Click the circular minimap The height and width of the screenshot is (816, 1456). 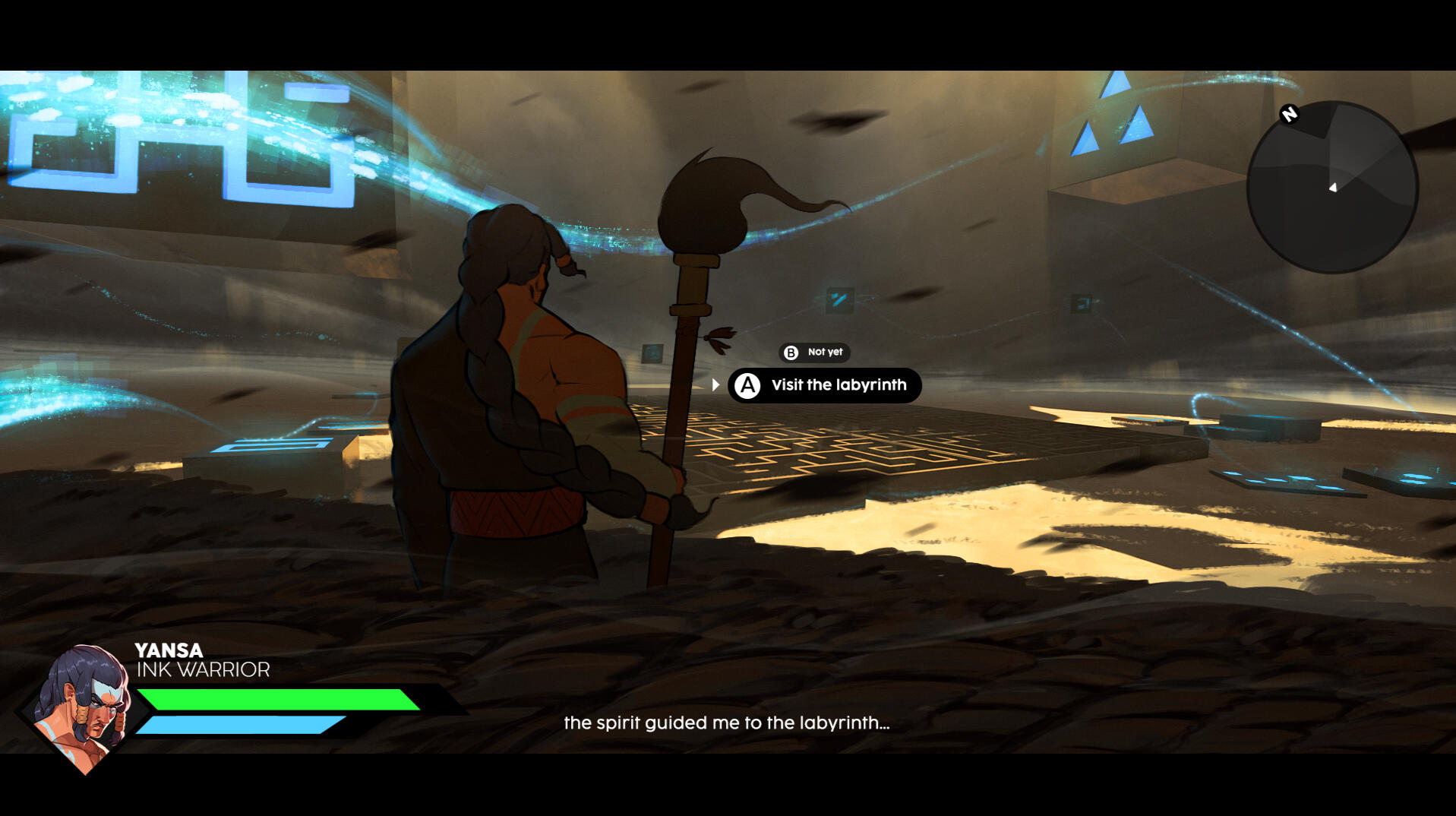1331,188
